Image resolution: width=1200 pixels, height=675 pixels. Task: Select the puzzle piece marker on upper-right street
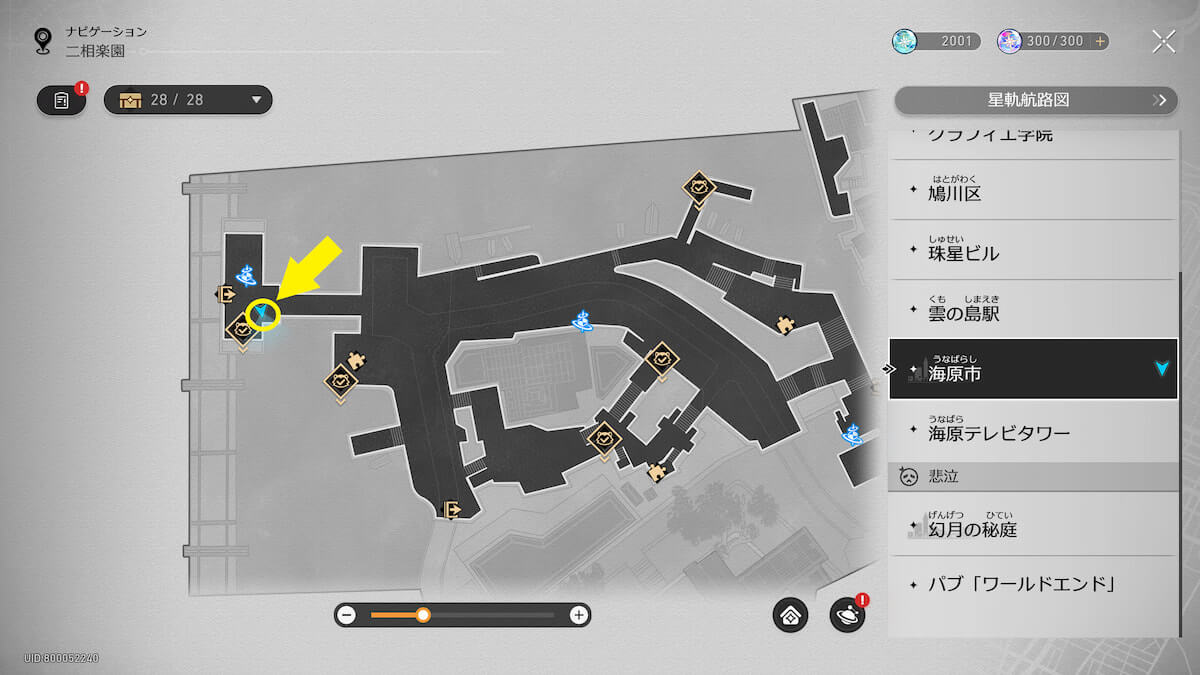pyautogui.click(x=785, y=322)
